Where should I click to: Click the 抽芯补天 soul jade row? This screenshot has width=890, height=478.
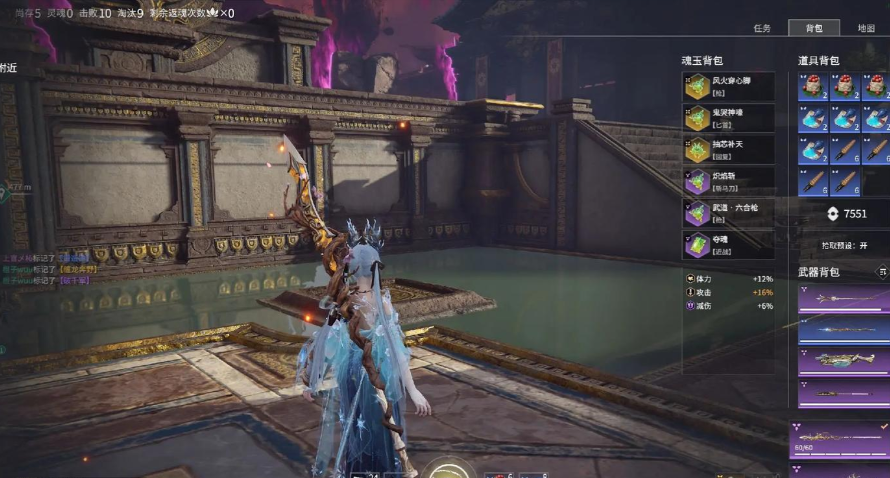728,150
